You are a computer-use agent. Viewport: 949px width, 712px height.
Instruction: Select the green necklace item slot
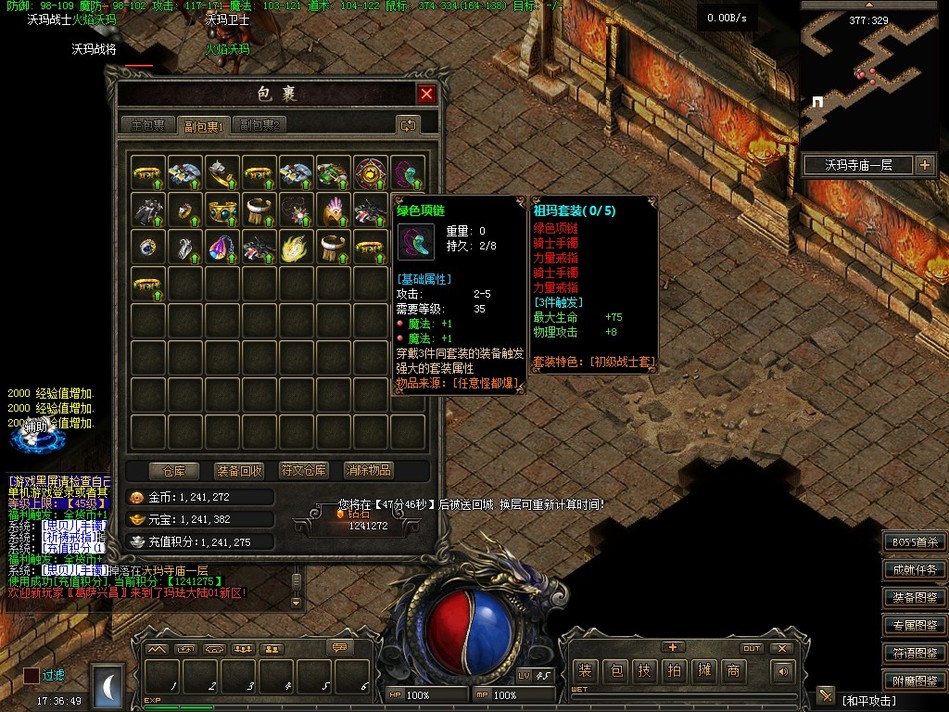(x=408, y=173)
